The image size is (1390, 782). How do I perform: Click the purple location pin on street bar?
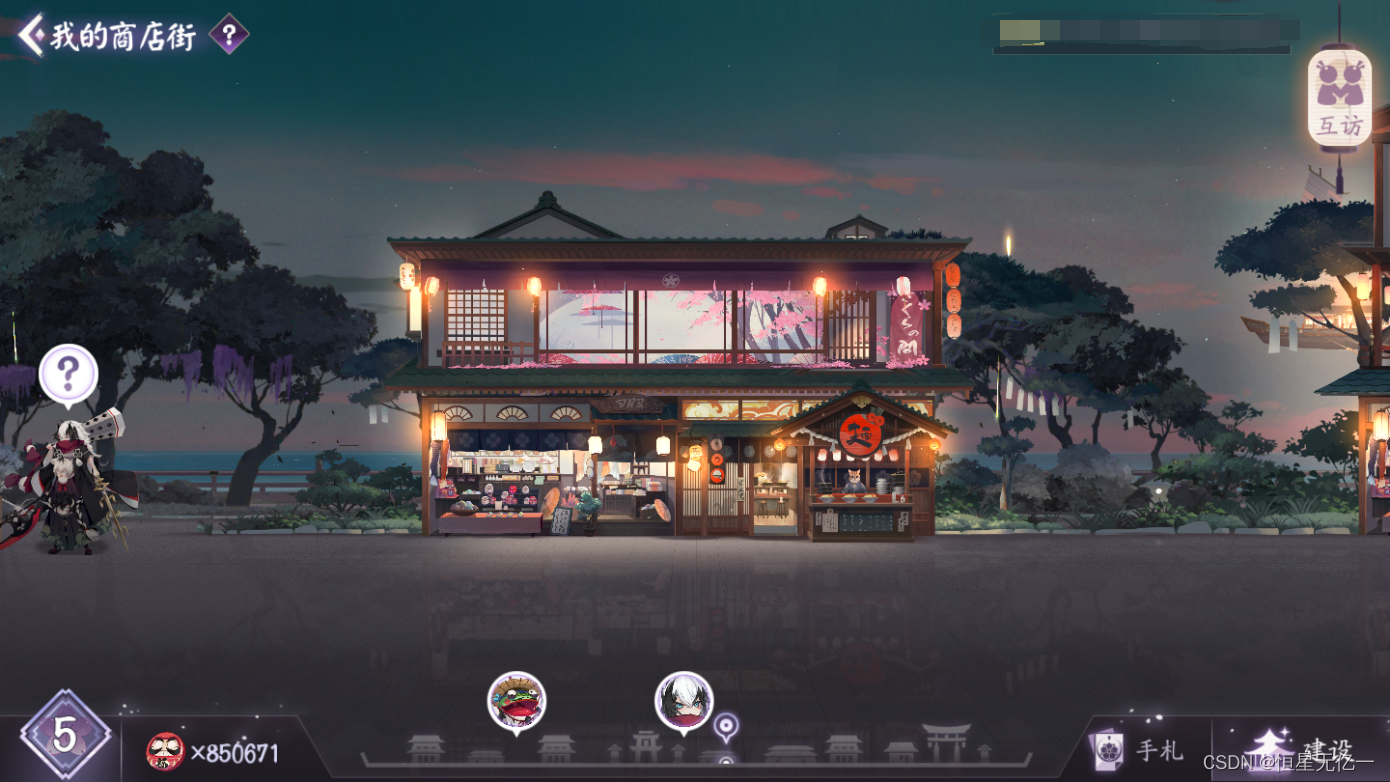(727, 725)
